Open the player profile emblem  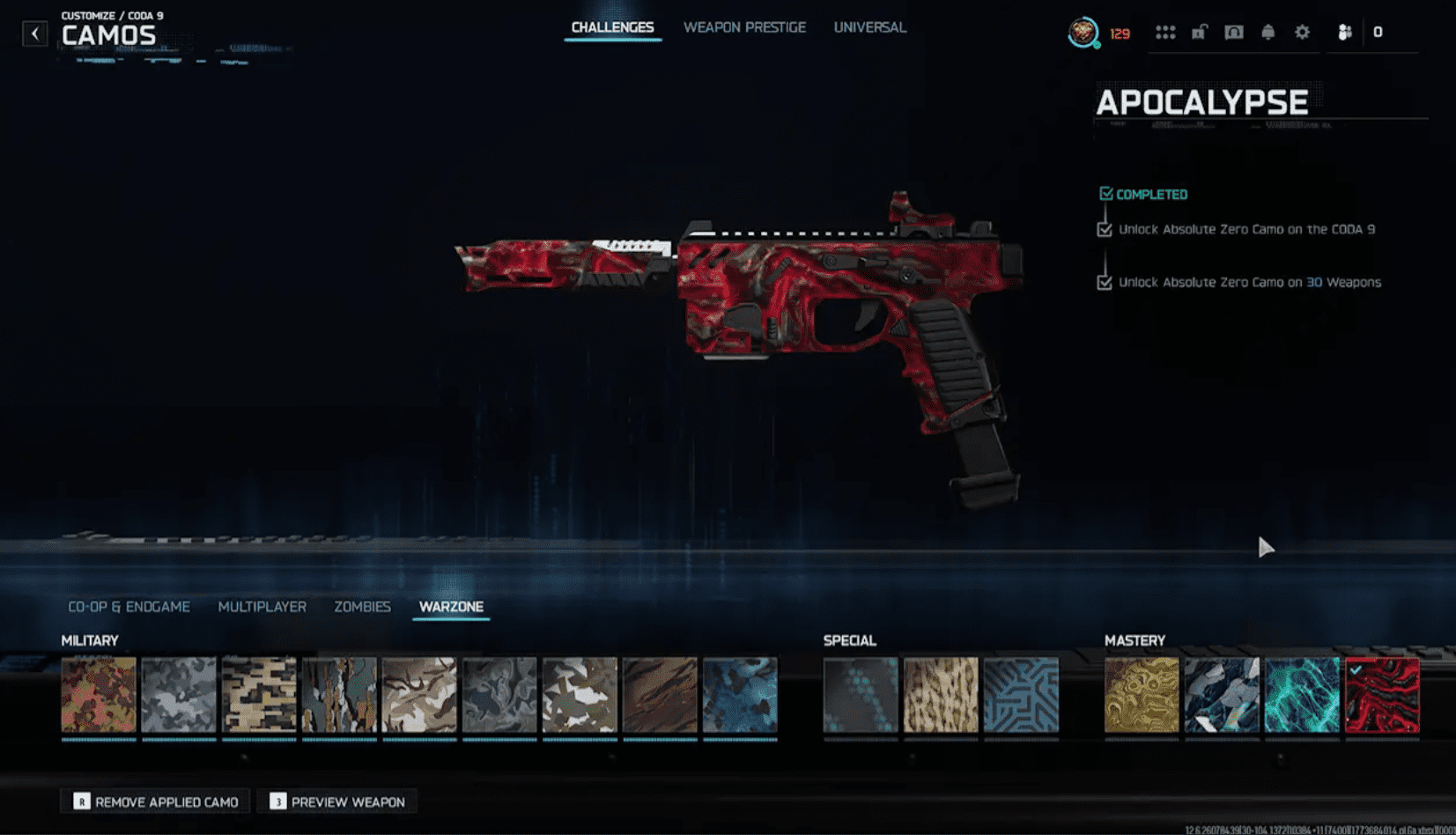click(1083, 33)
